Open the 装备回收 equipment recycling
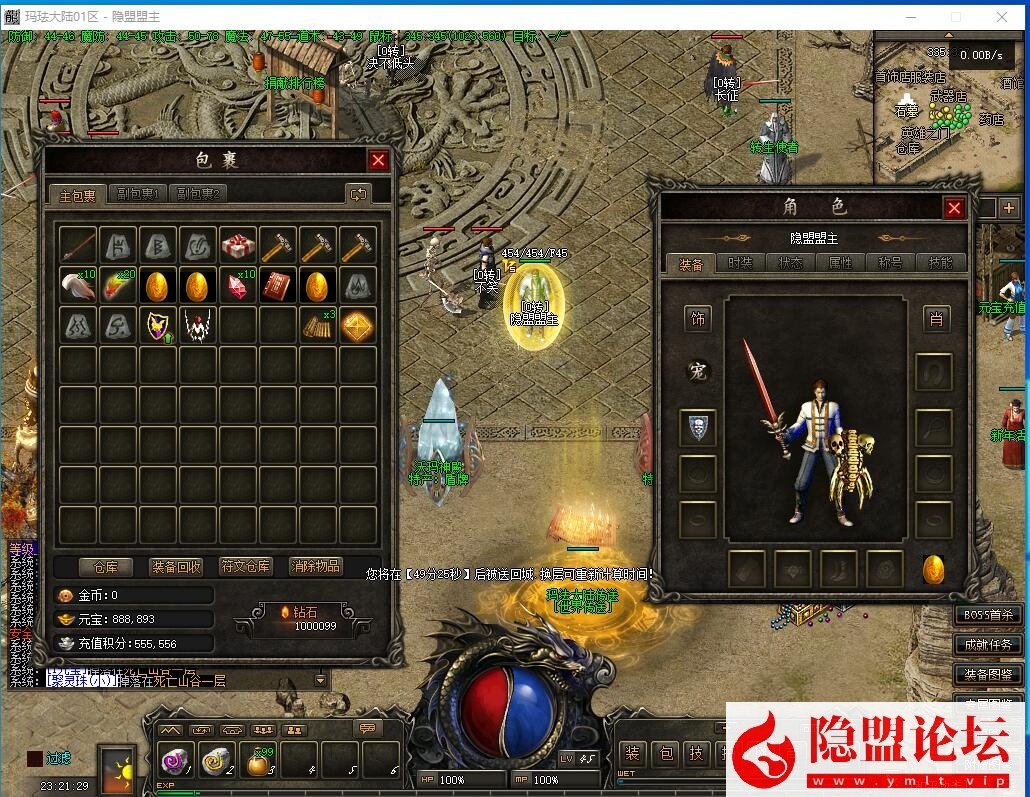 [x=176, y=566]
